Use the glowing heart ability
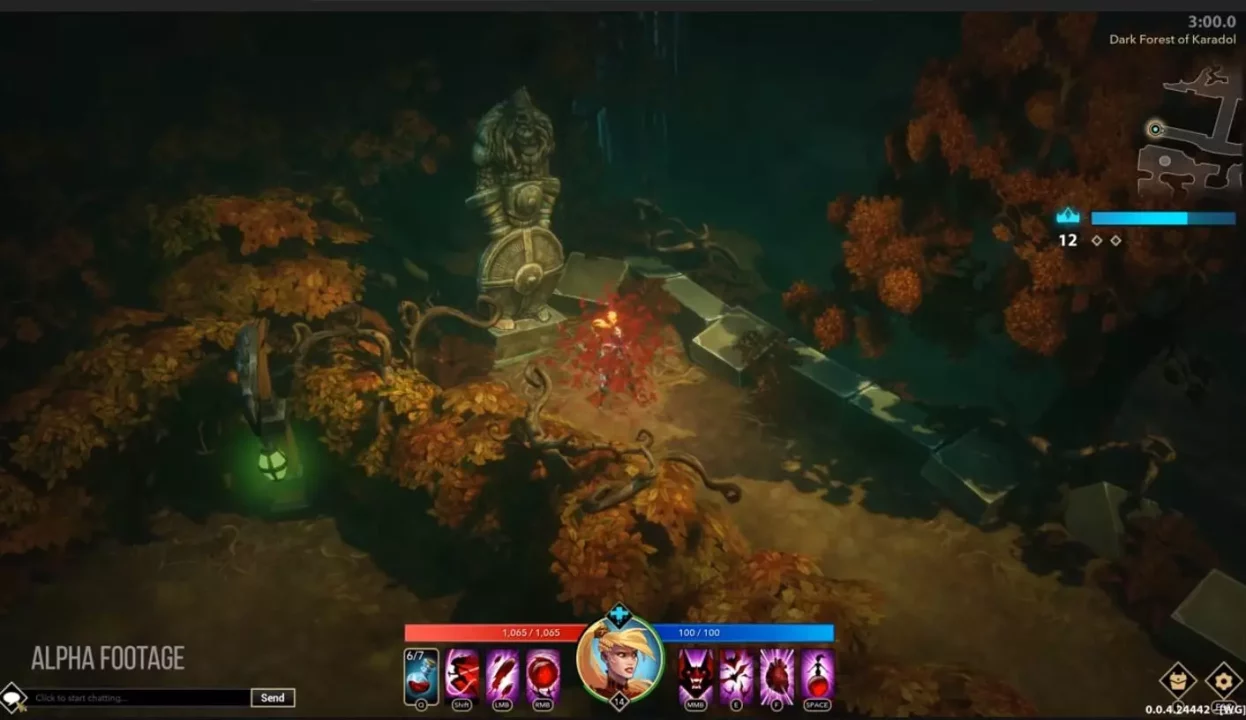Viewport: 1246px width, 720px height. (777, 675)
